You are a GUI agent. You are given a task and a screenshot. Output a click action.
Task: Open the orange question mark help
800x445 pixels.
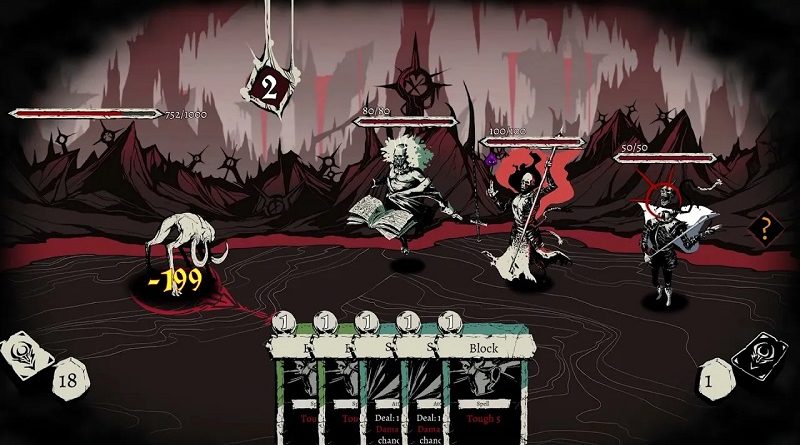coord(763,229)
